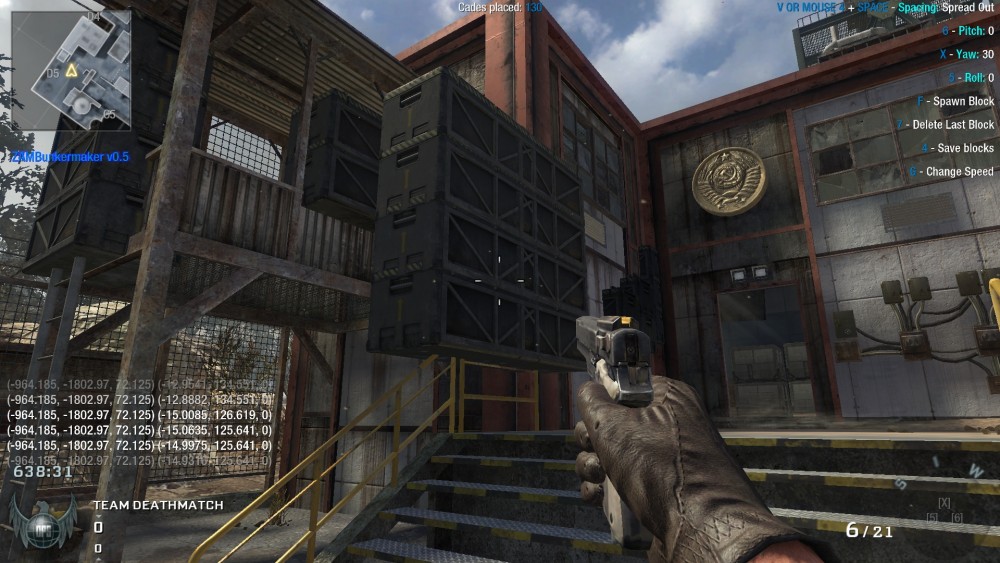Select the yellow player arrow on the minimap
Screen dimensions: 1000x563
point(72,71)
